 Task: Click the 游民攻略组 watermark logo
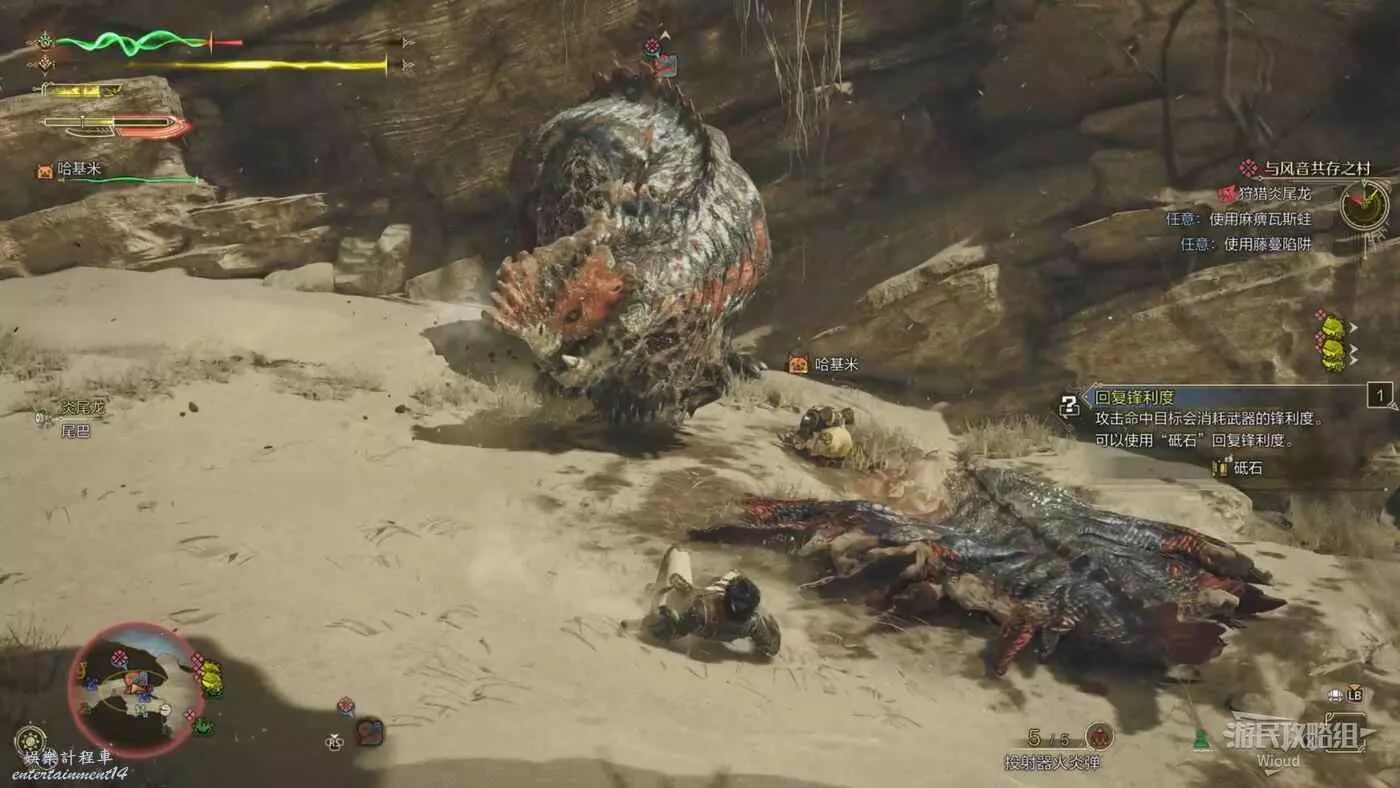click(x=1298, y=737)
